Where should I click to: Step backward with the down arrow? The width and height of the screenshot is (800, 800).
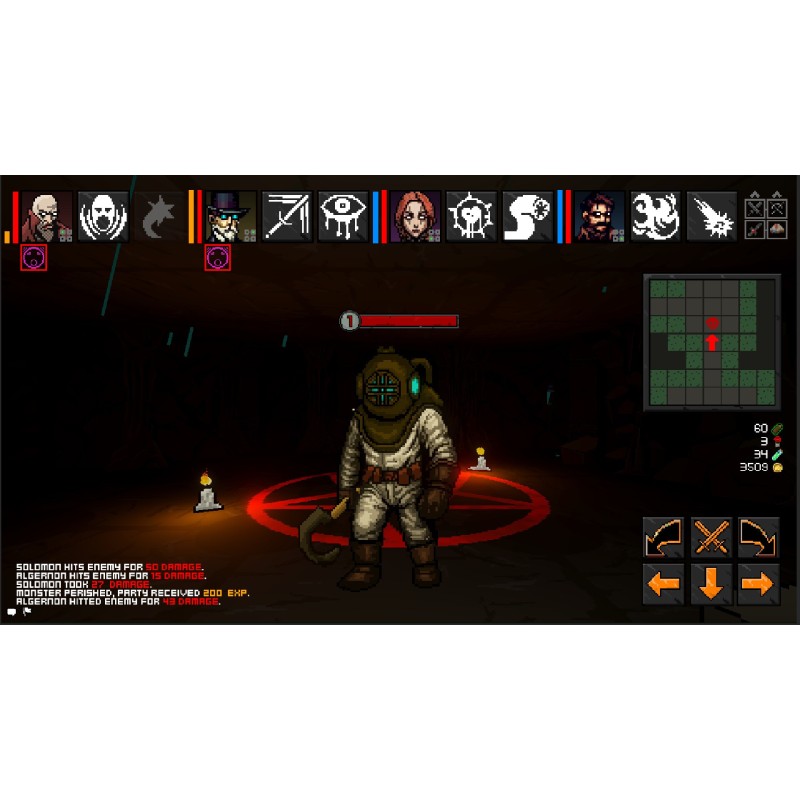(x=711, y=584)
